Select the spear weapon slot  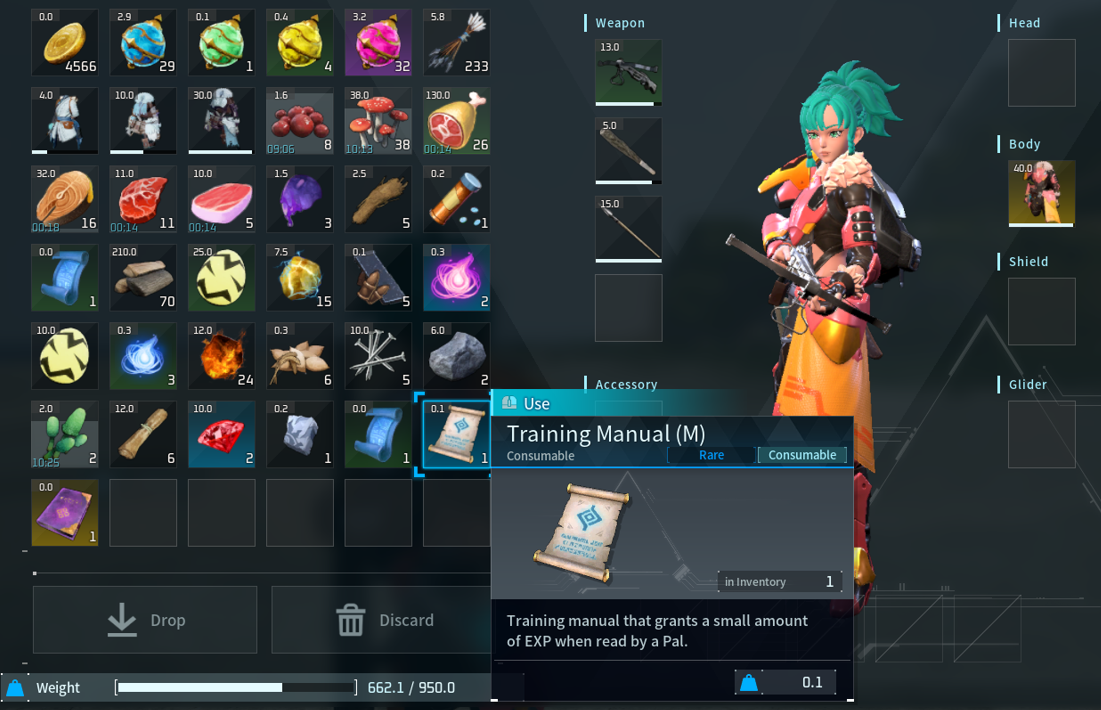628,229
